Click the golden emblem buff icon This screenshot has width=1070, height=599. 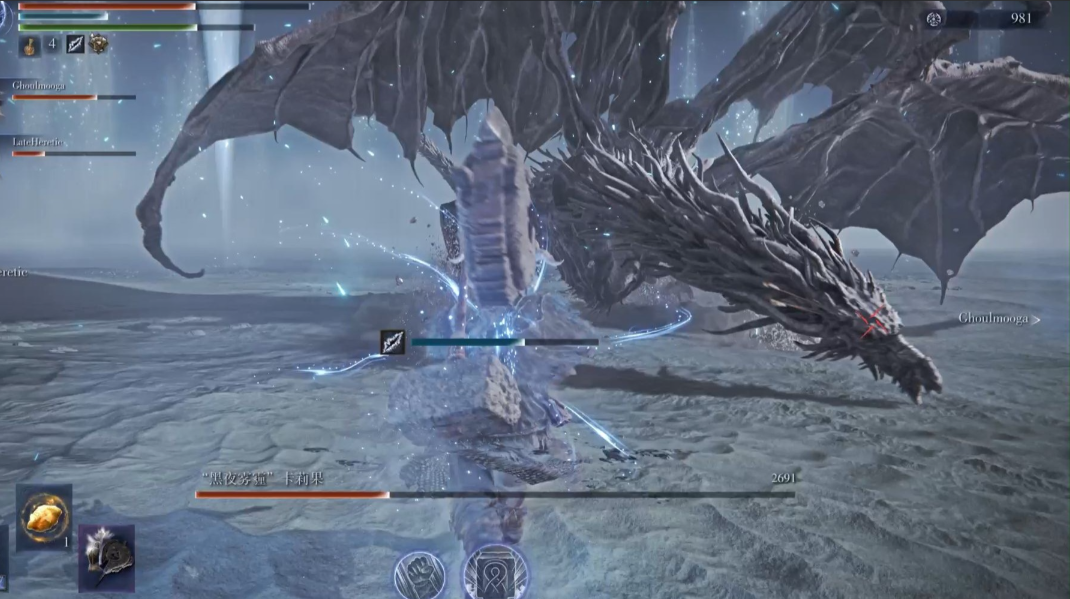pyautogui.click(x=99, y=43)
